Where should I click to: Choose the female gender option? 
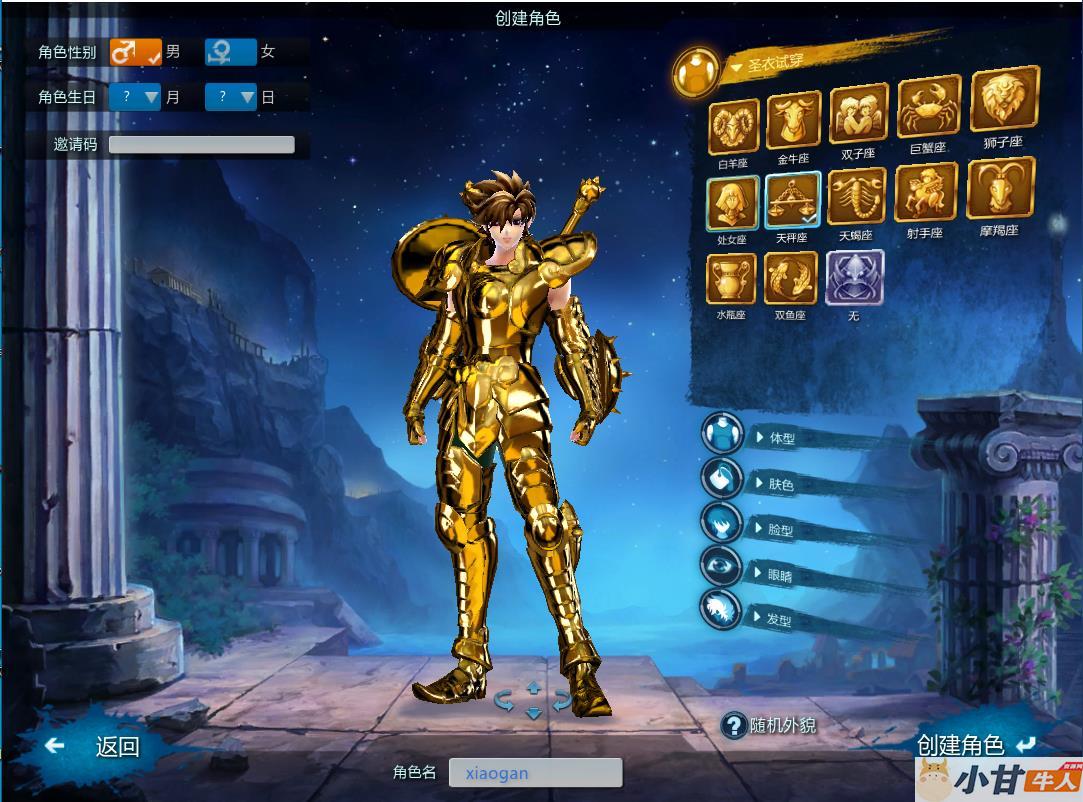coord(231,51)
